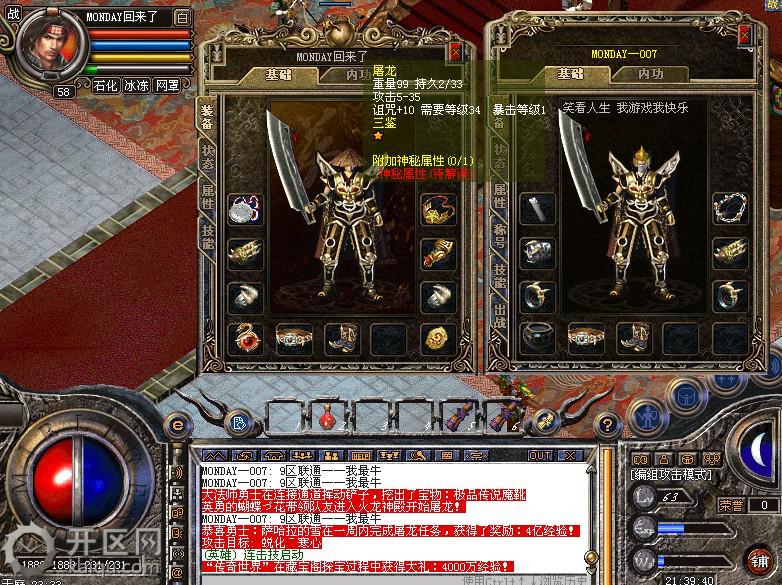Select the golden dragon-coin equipment slot
Viewport: 782px width, 585px height.
click(436, 337)
